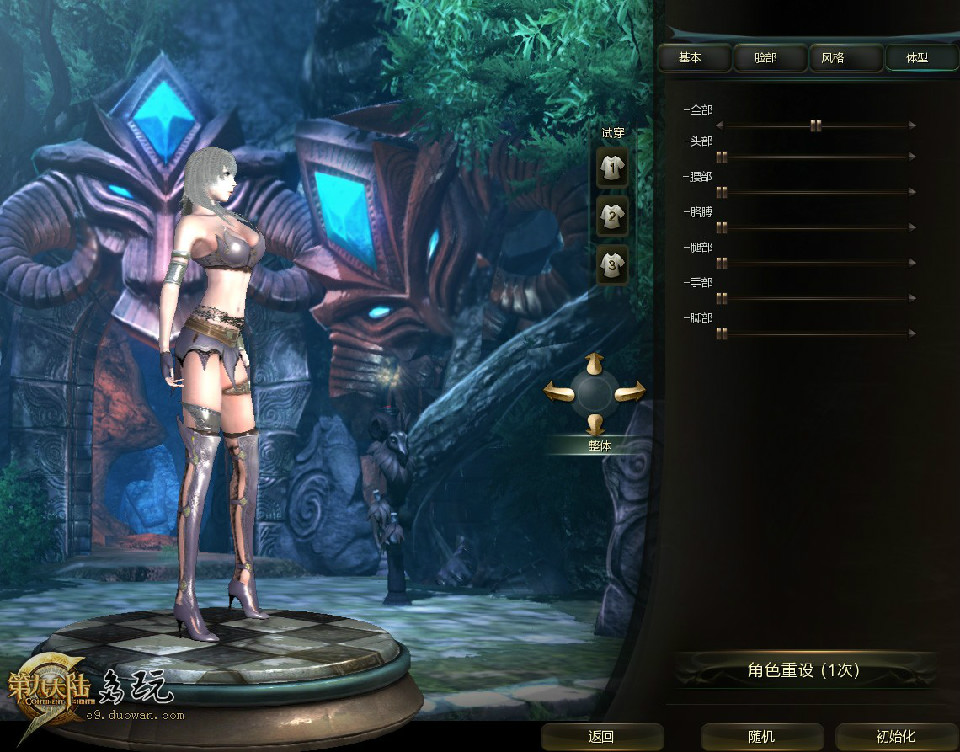
Task: Click the camera control's left arrow
Action: pos(557,391)
